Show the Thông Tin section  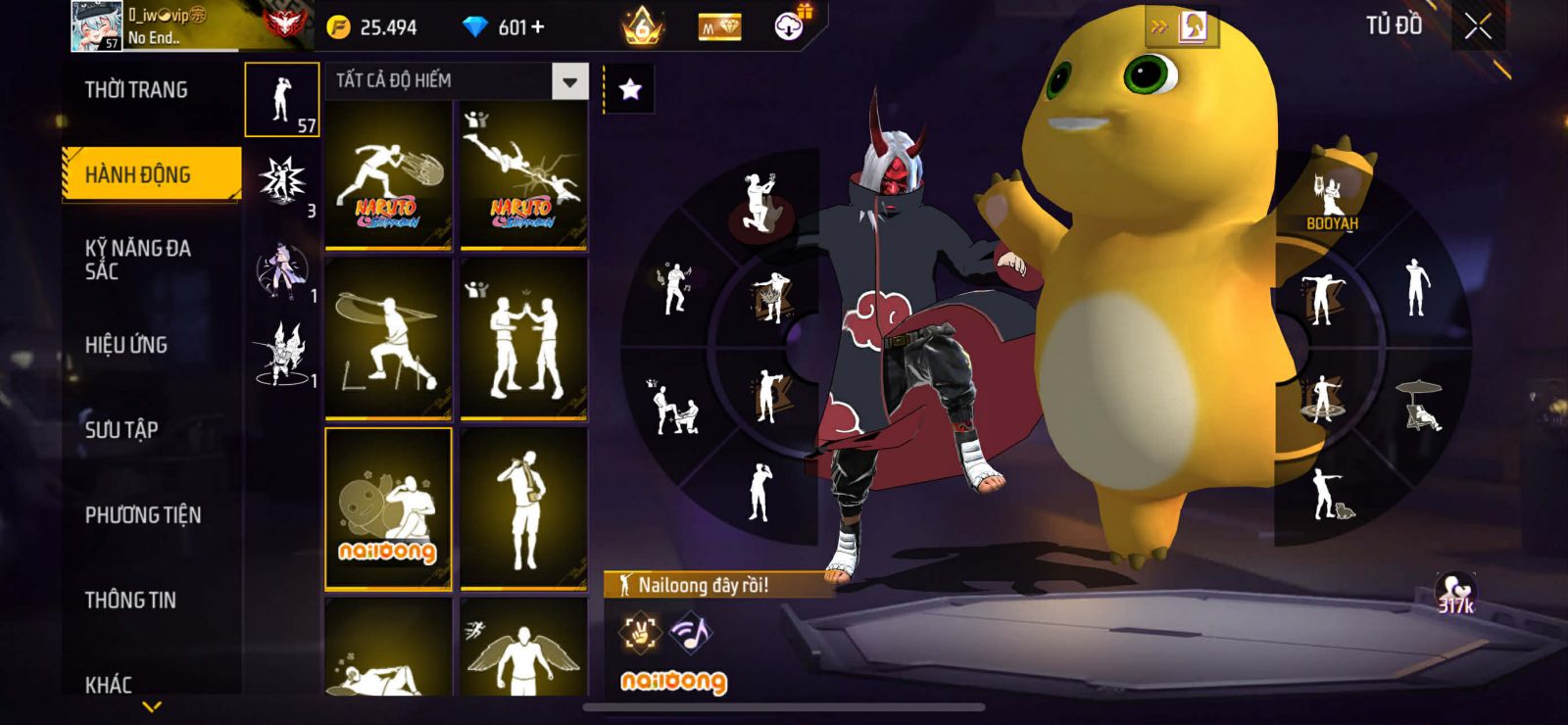click(130, 600)
